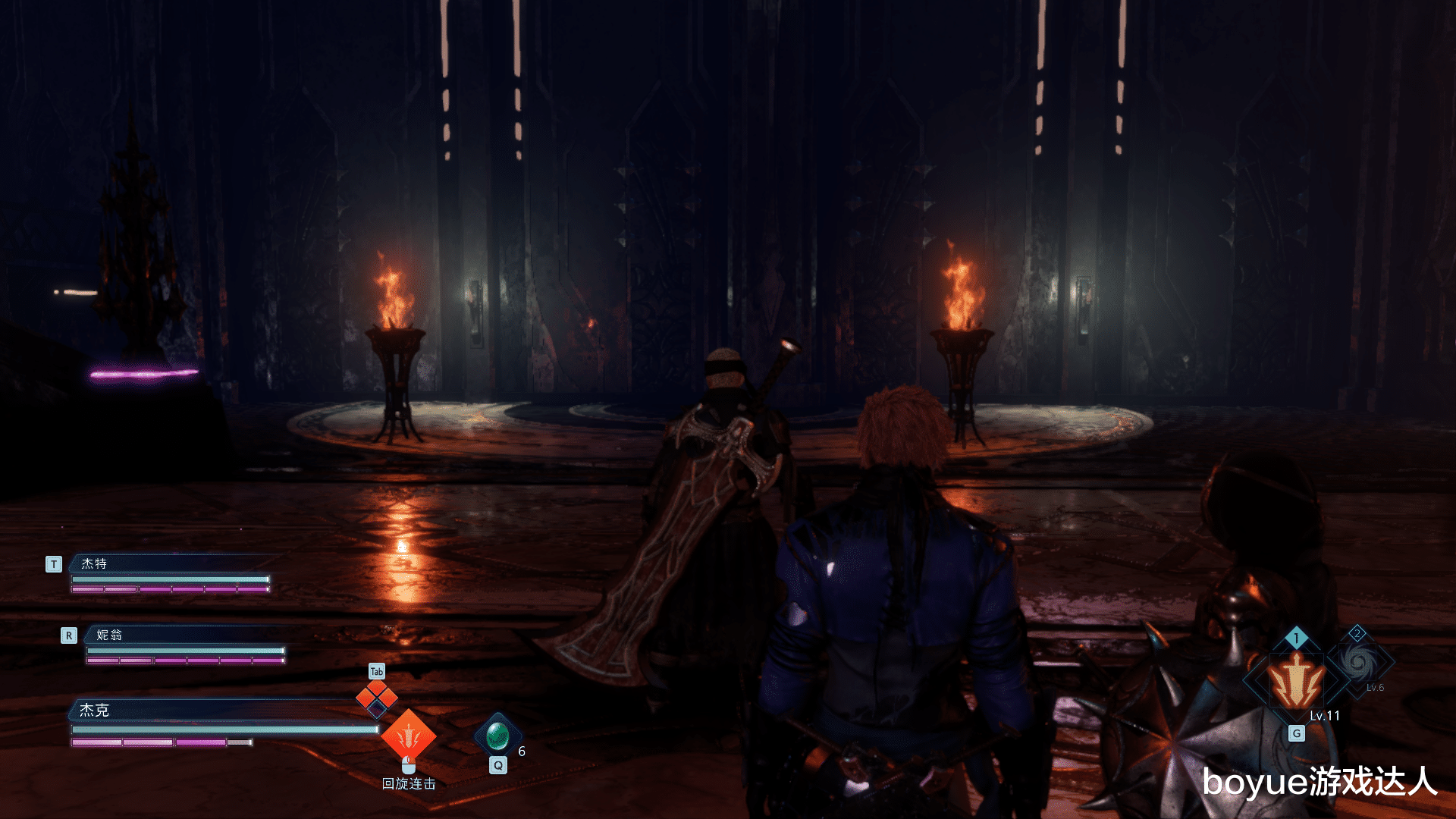This screenshot has width=1456, height=819.
Task: Activate the 回旋连击 orange ability icon
Action: [x=408, y=734]
